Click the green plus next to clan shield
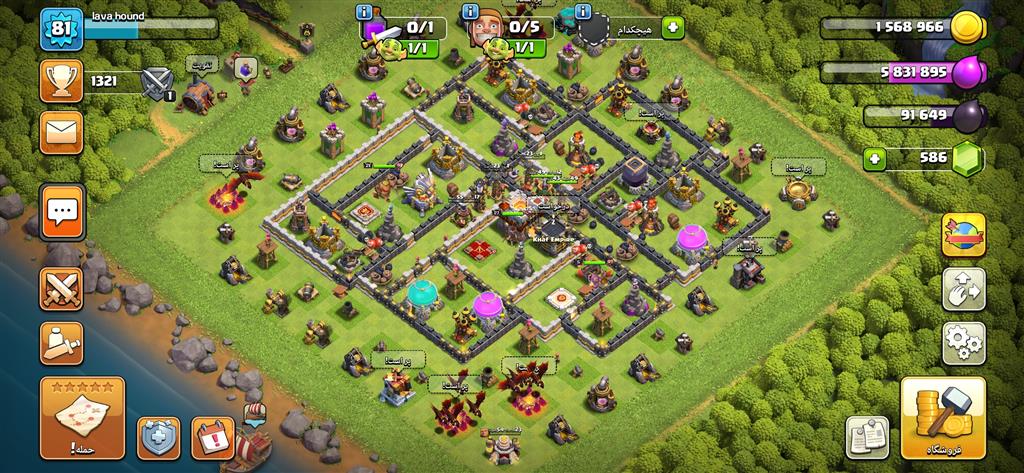 672,27
